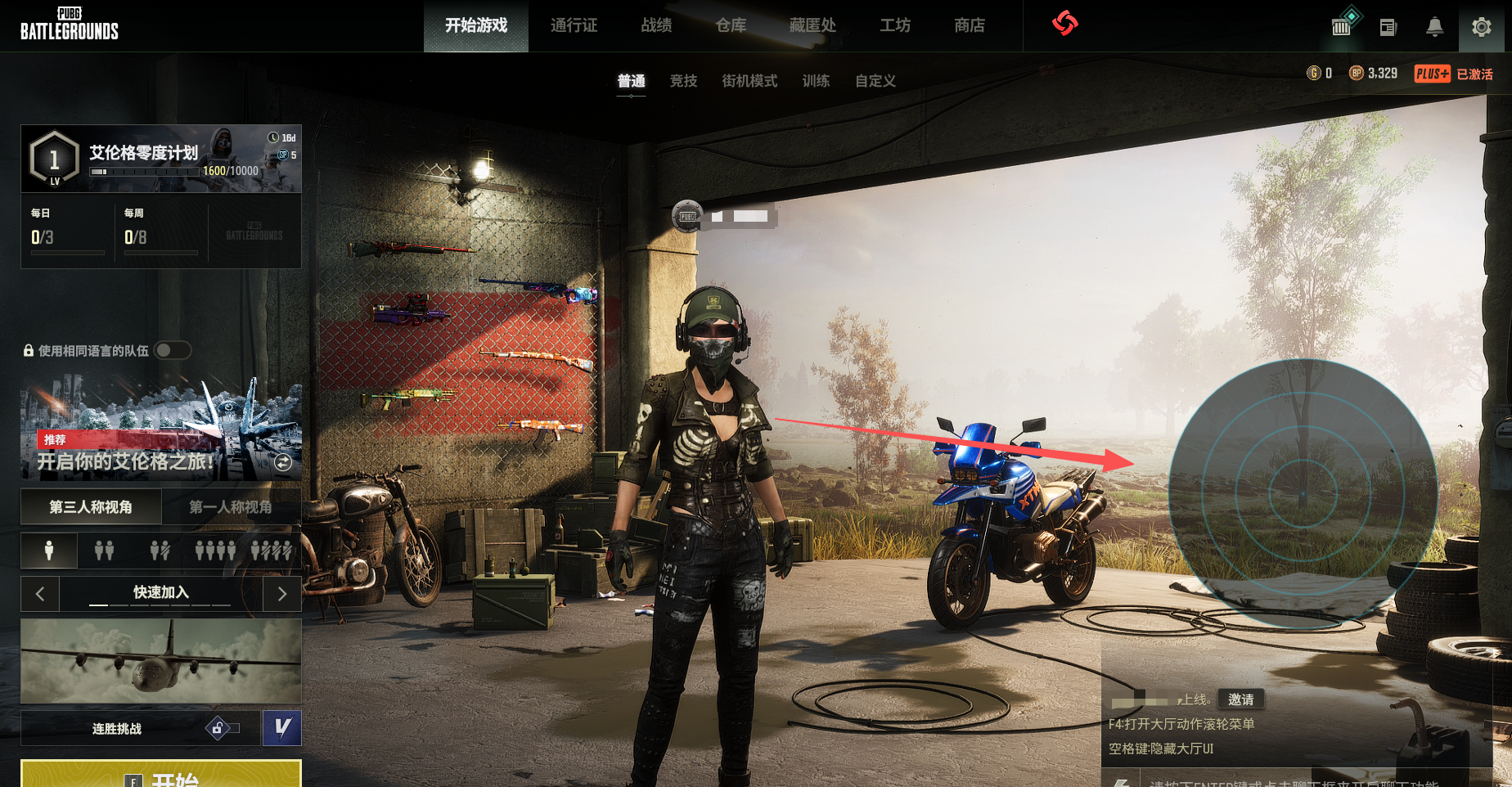Image resolution: width=1512 pixels, height=787 pixels.
Task: Select the 竞技 ranked mode
Action: coord(683,81)
